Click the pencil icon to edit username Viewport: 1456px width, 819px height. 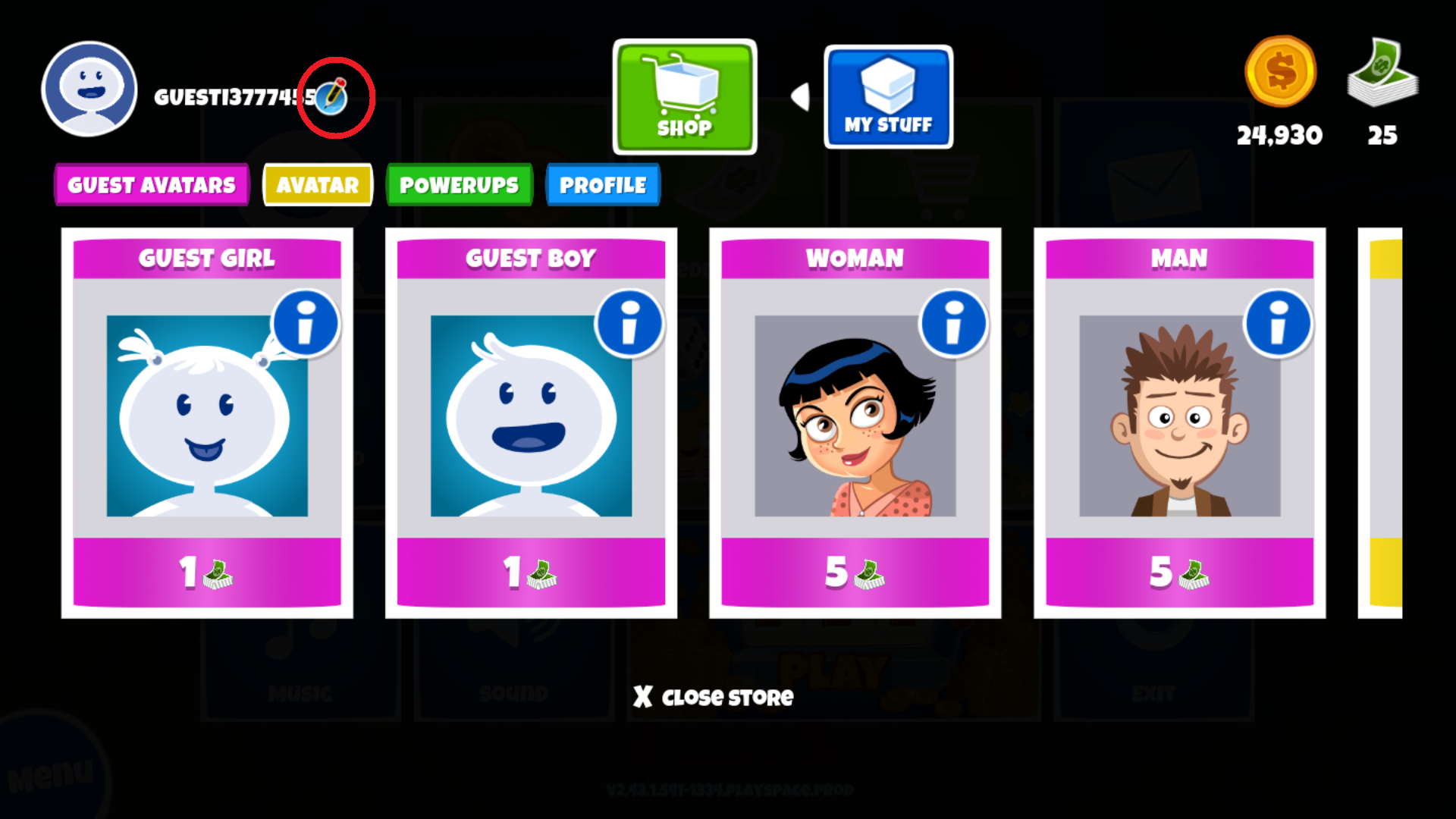pyautogui.click(x=334, y=96)
